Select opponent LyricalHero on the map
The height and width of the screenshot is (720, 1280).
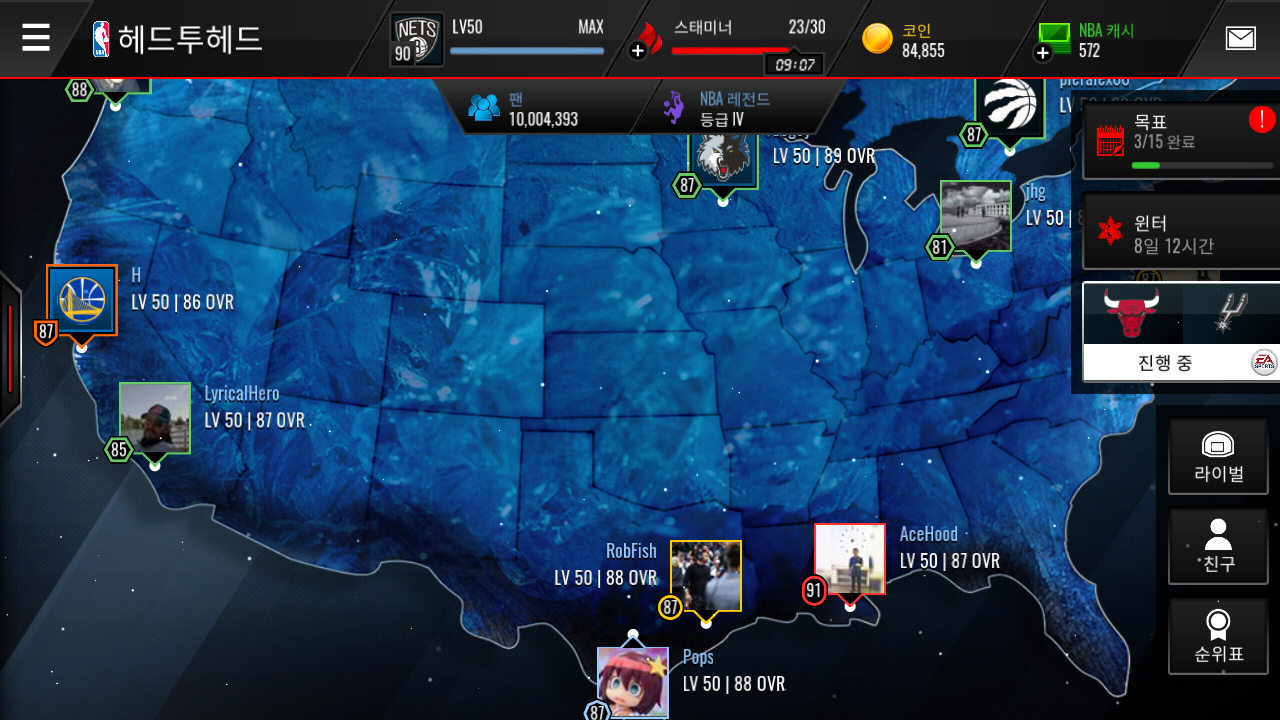[155, 418]
